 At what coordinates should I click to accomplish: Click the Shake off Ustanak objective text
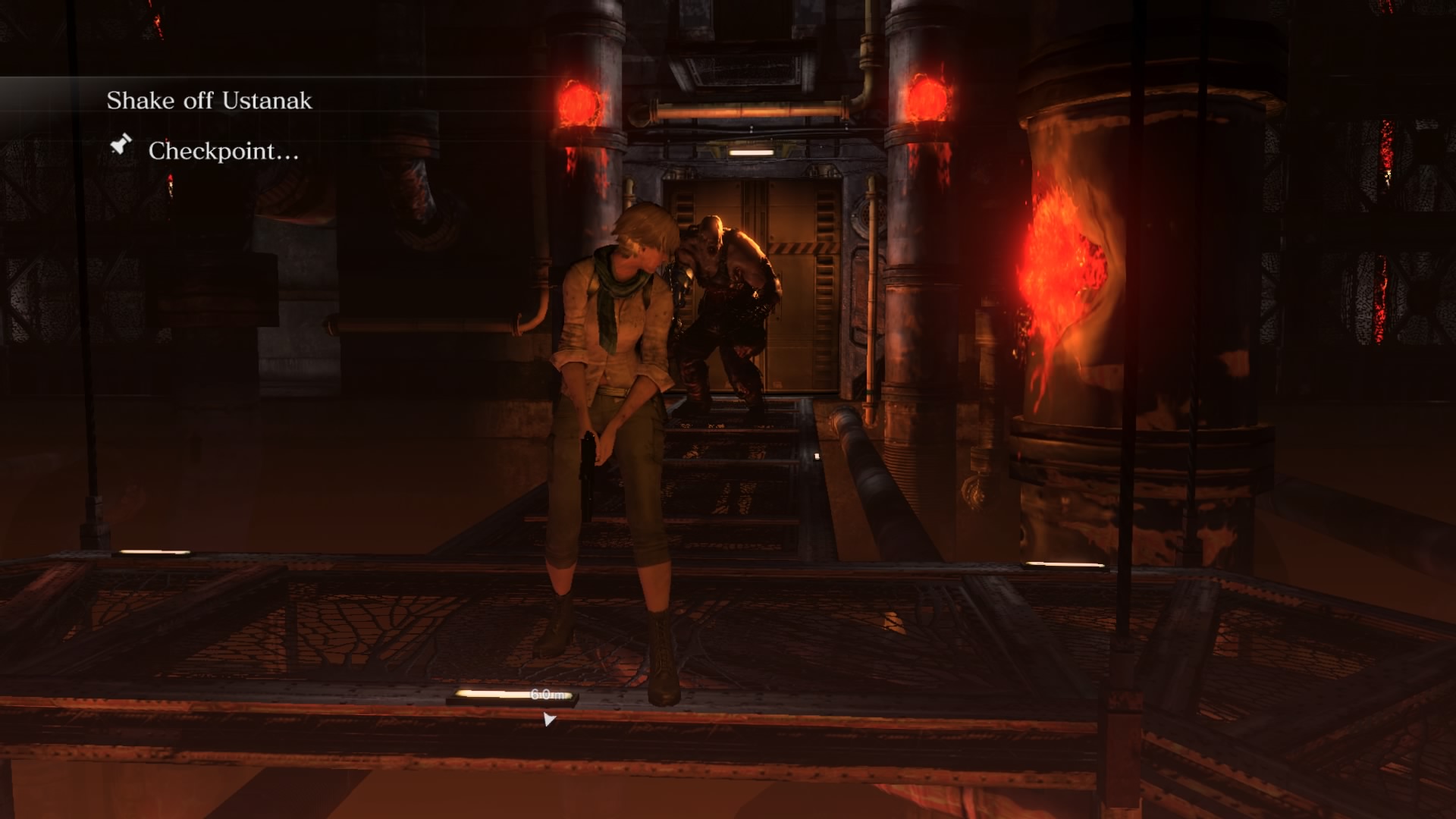pos(209,101)
